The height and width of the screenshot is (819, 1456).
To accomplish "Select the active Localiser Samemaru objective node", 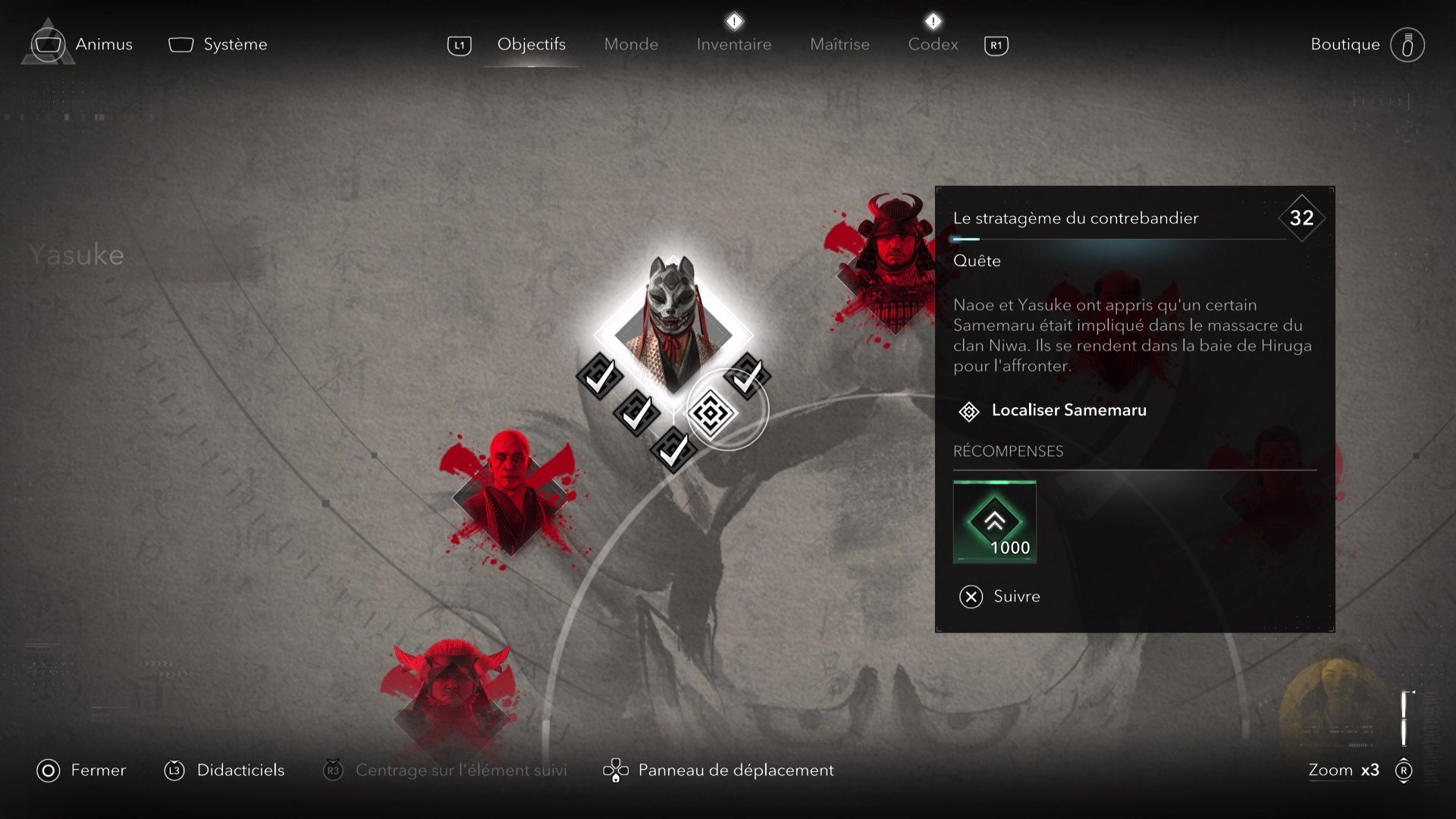I will pyautogui.click(x=711, y=413).
